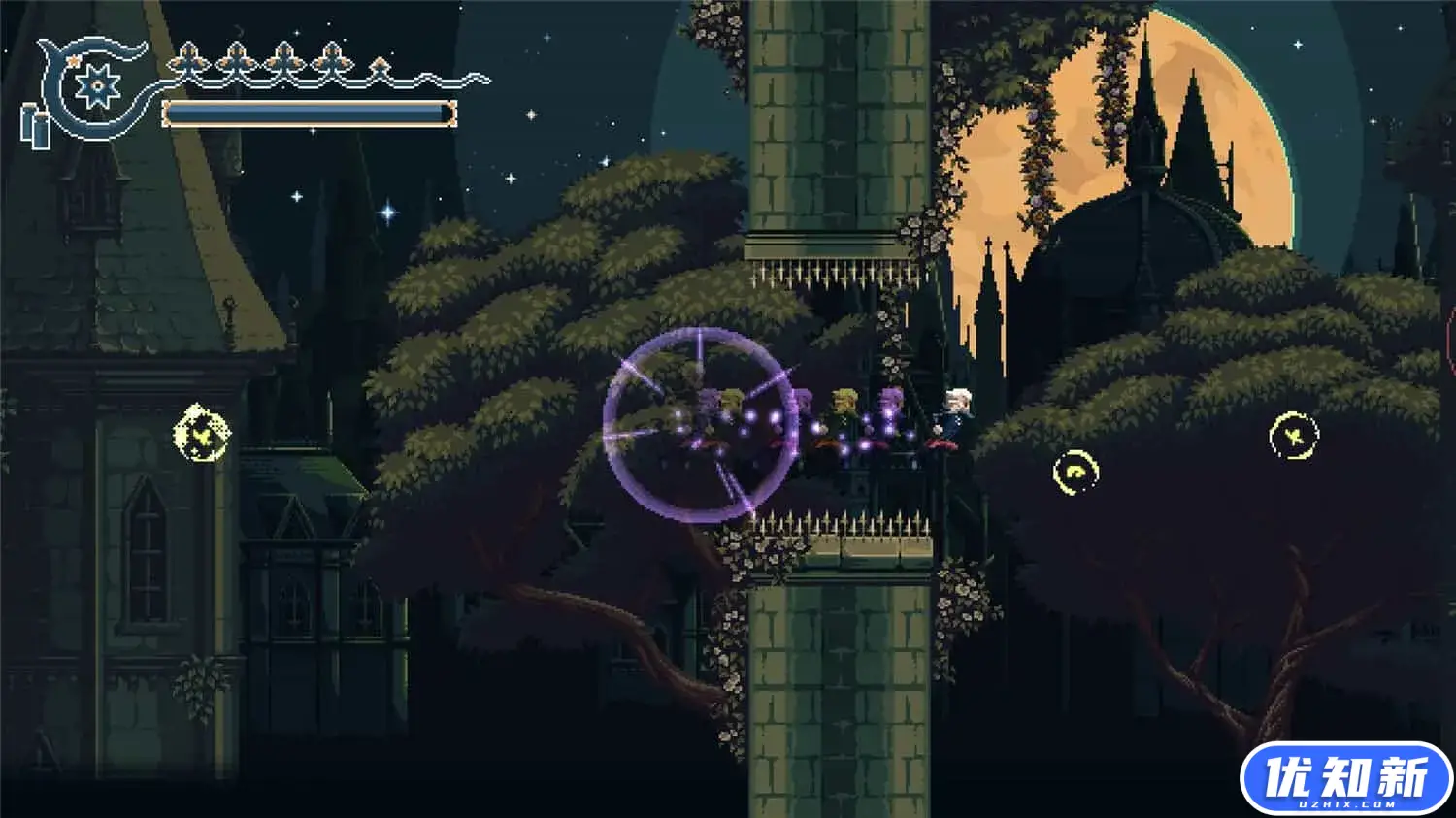Open the 优知新 watermark logo
This screenshot has height=818, width=1456.
coord(1345,779)
